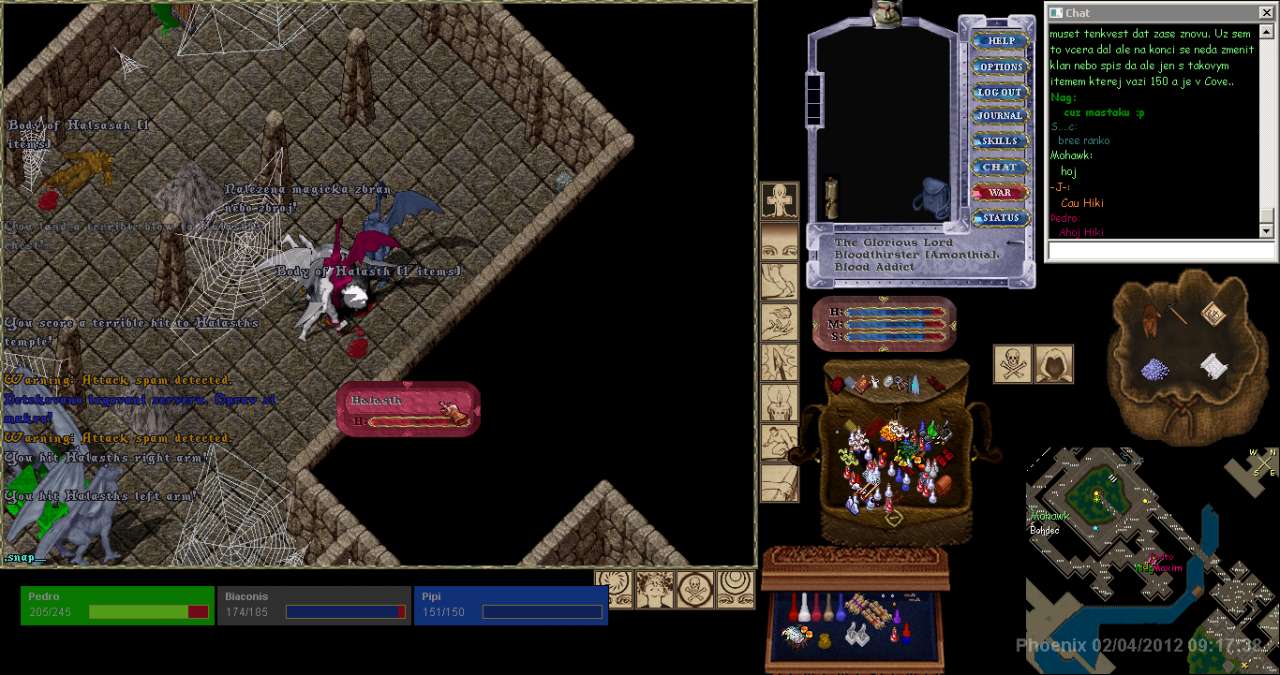Click the paperdoll Chat button
Image resolution: width=1280 pixels, height=675 pixels.
click(x=999, y=167)
